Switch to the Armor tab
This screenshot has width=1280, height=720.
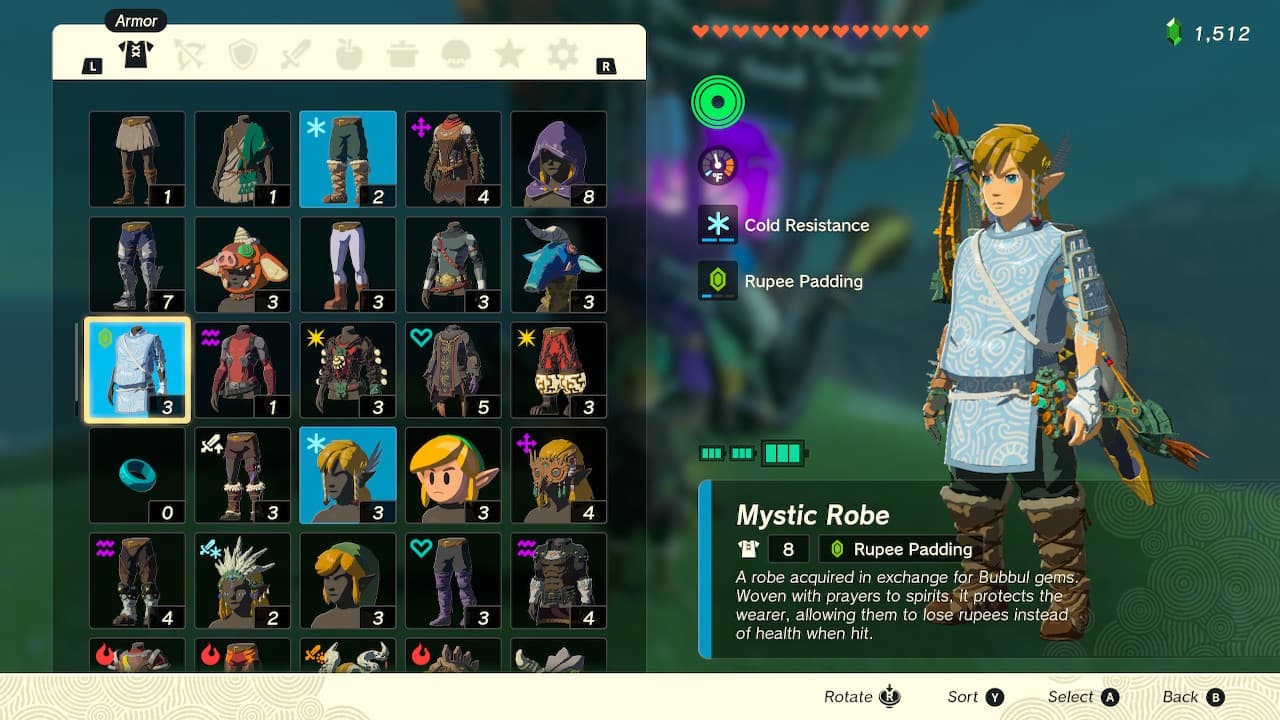tap(137, 56)
